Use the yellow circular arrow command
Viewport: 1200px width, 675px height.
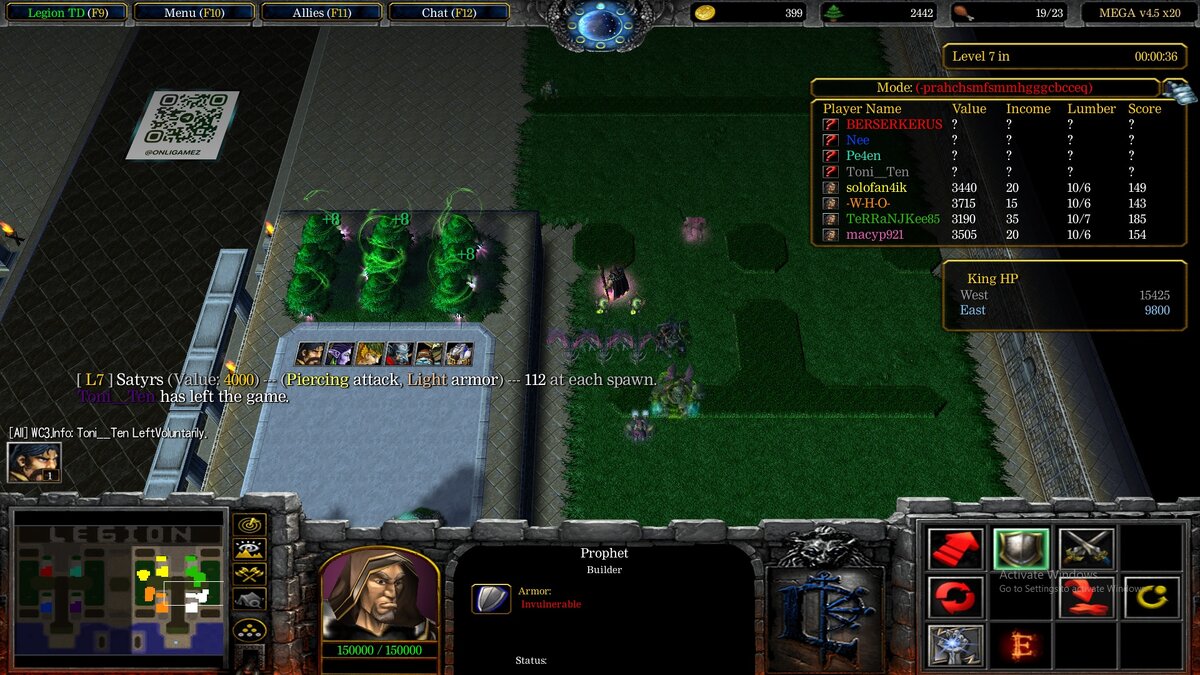click(1152, 598)
